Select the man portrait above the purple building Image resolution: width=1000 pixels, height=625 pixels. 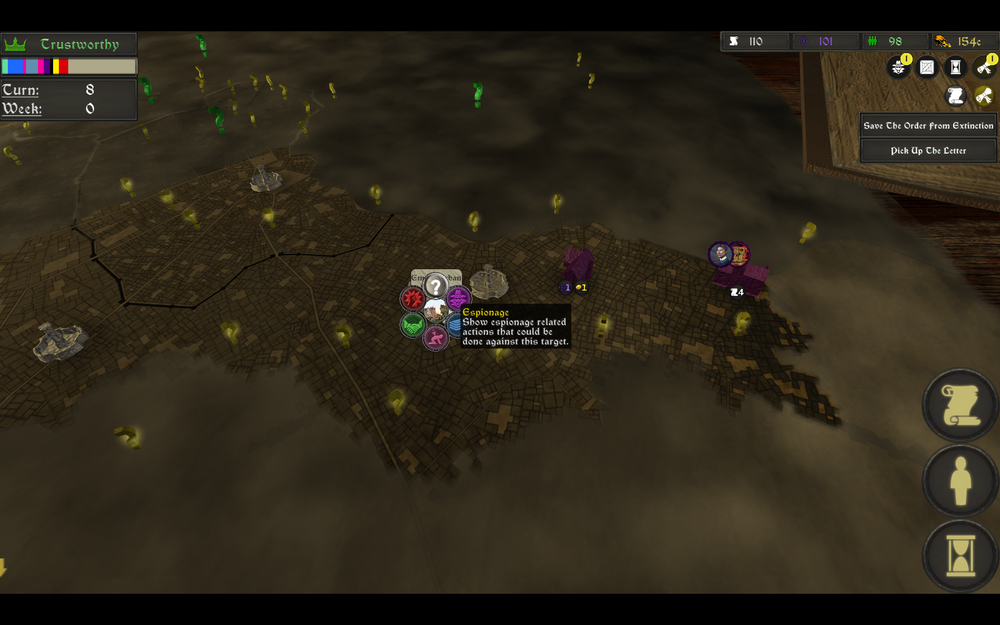tap(720, 254)
